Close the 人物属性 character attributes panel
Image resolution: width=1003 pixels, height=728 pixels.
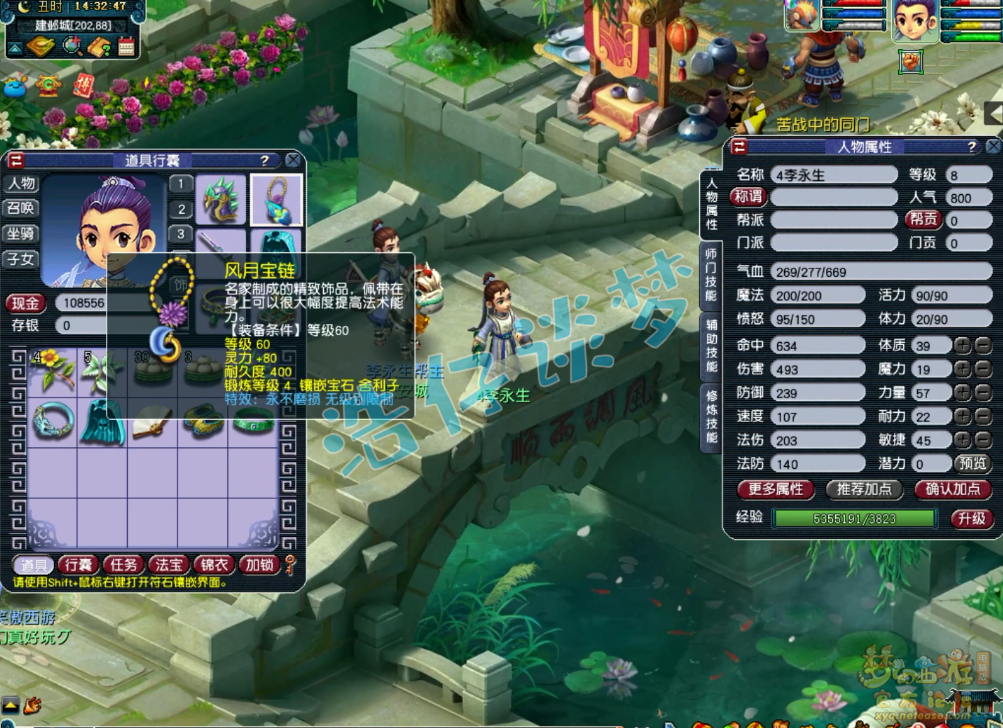[990, 147]
